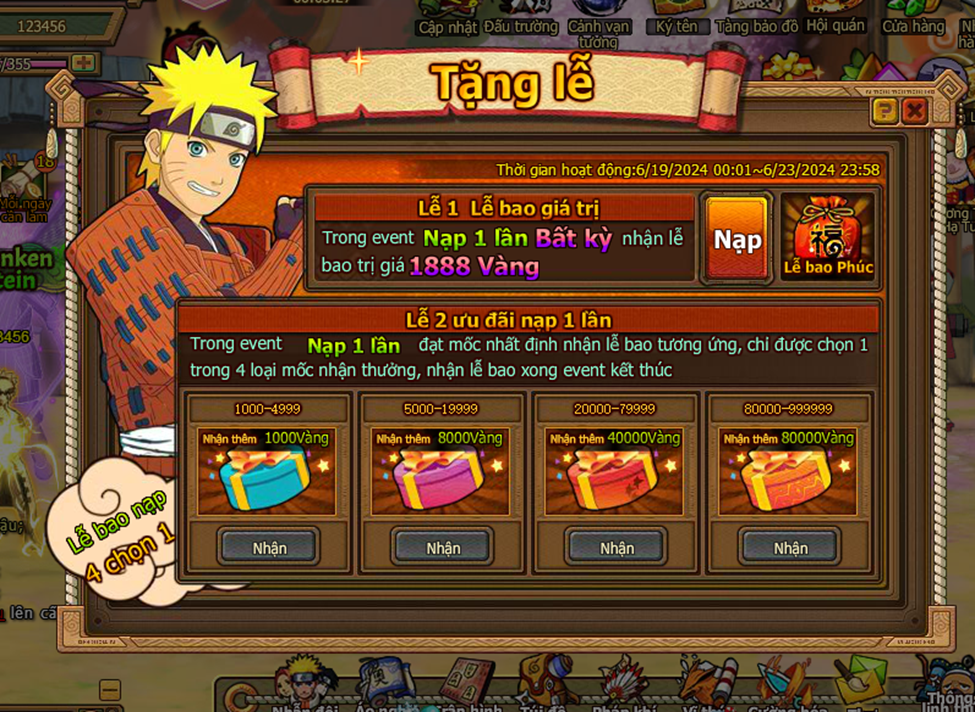Inspect the blue 1000 Vàng gift box
This screenshot has width=975, height=712.
click(266, 478)
